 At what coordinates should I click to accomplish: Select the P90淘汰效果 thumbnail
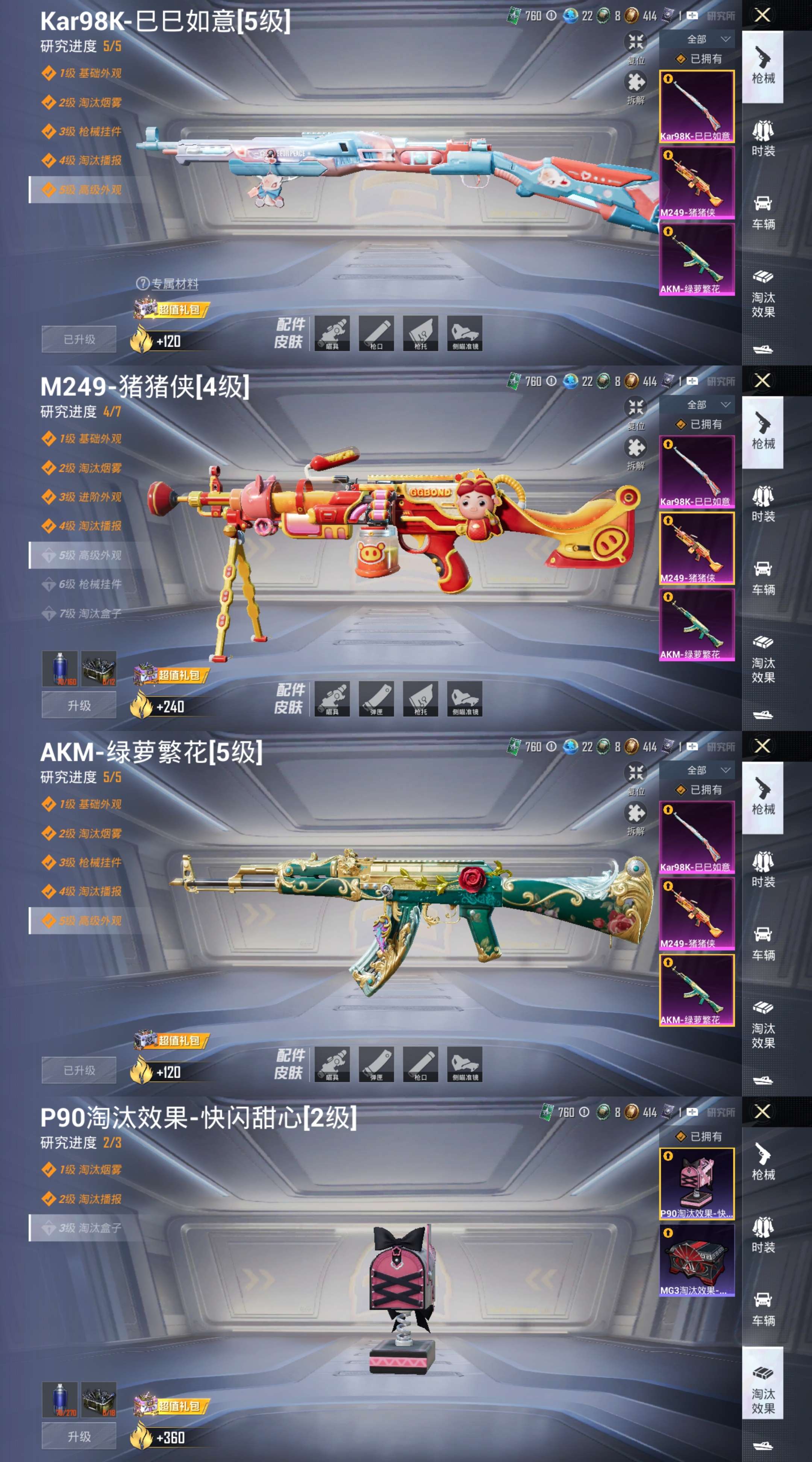697,1184
